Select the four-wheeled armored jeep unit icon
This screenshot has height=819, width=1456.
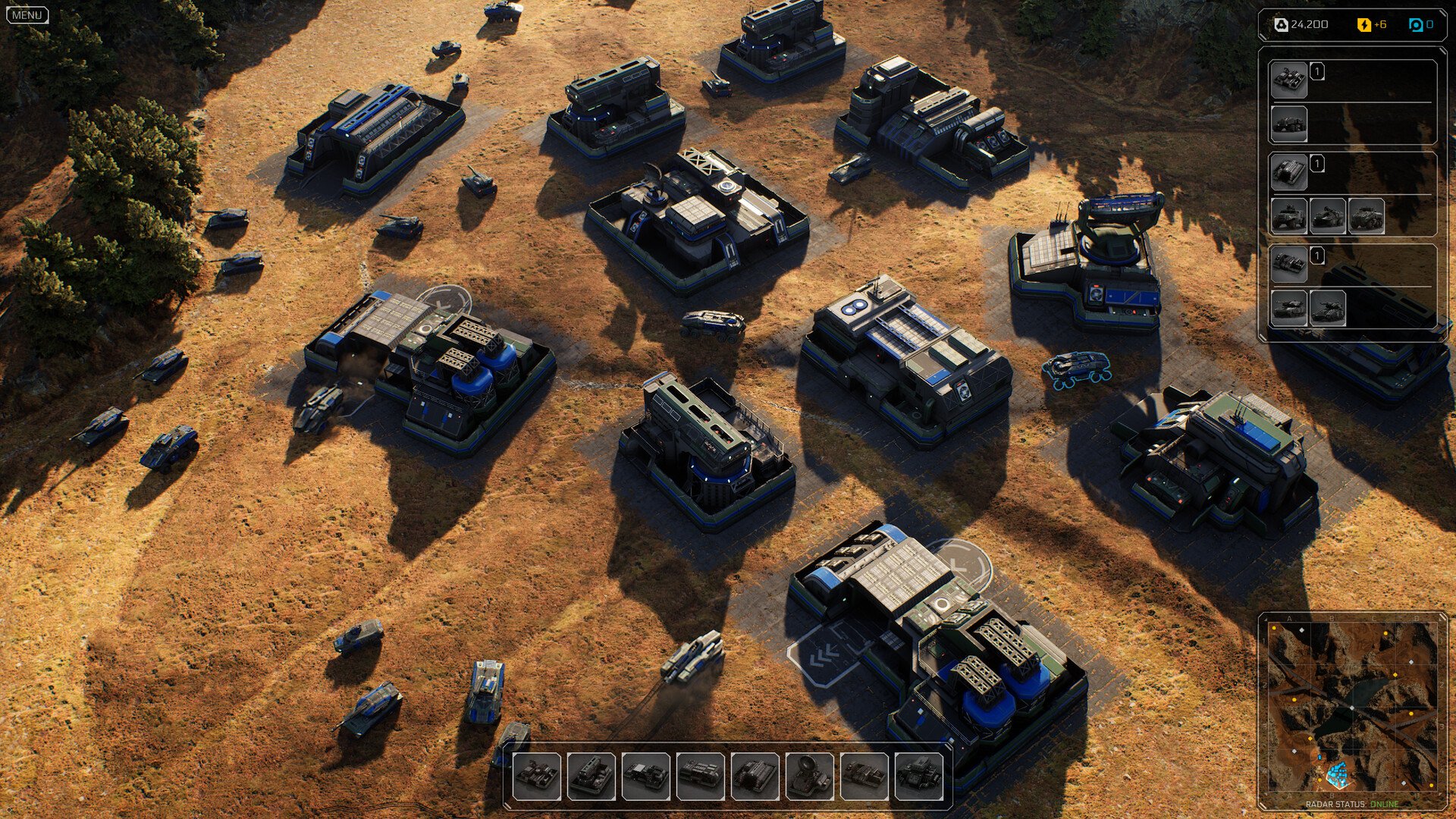click(x=1288, y=216)
